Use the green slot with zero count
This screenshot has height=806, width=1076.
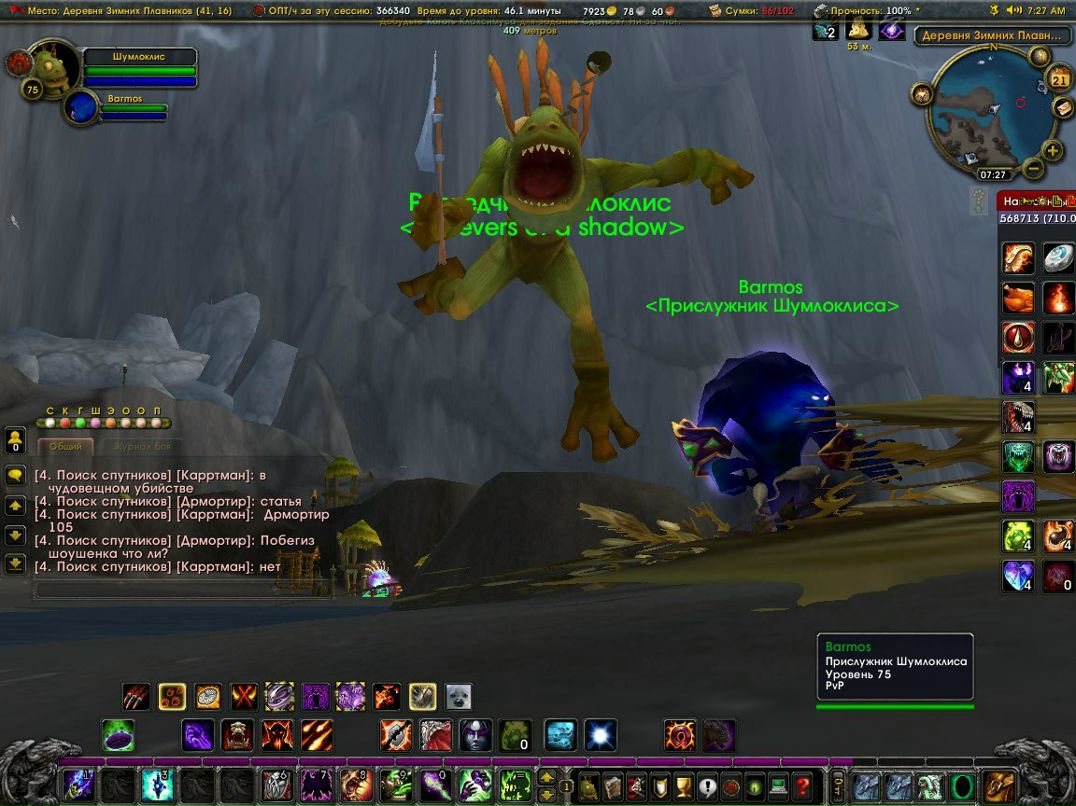pyautogui.click(x=515, y=736)
